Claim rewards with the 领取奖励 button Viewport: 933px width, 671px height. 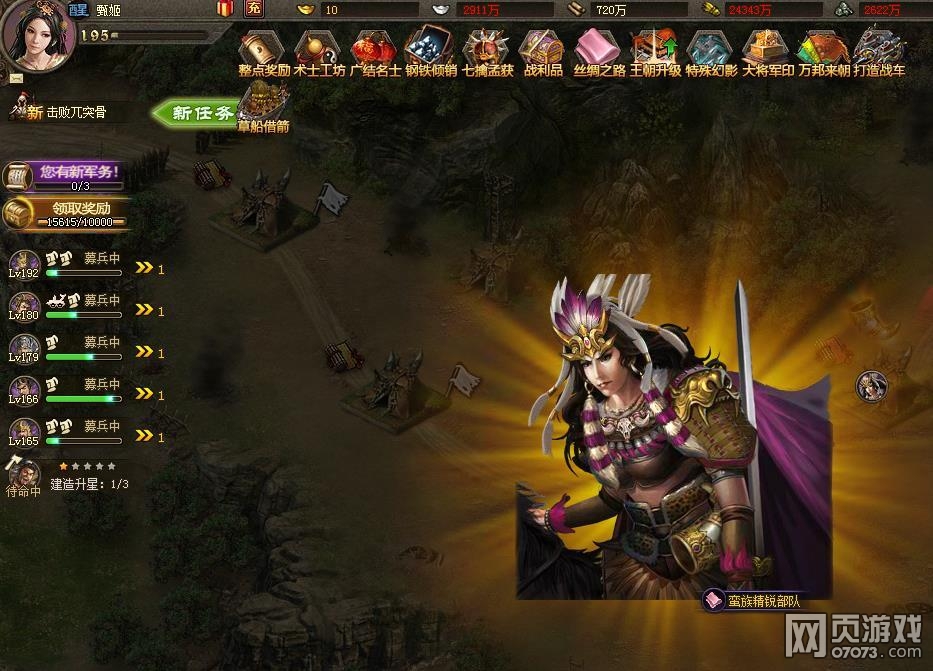[65, 214]
